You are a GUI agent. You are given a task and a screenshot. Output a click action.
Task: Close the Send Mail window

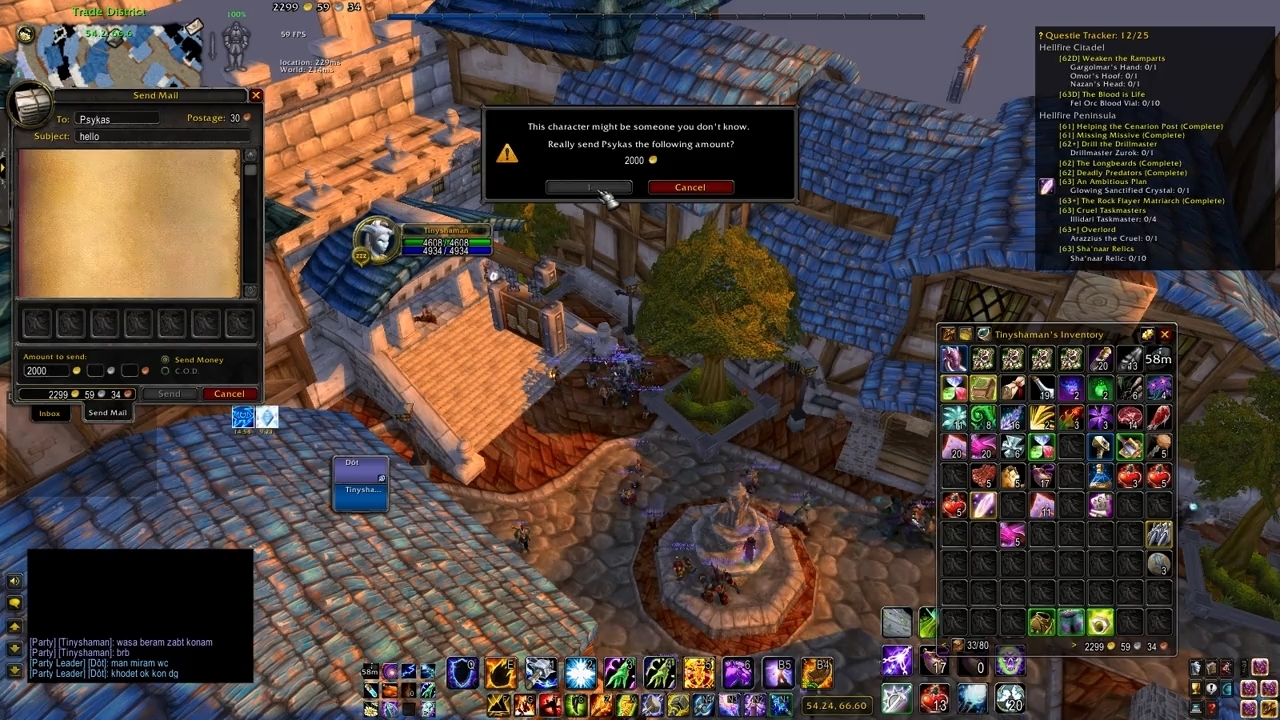tap(256, 95)
